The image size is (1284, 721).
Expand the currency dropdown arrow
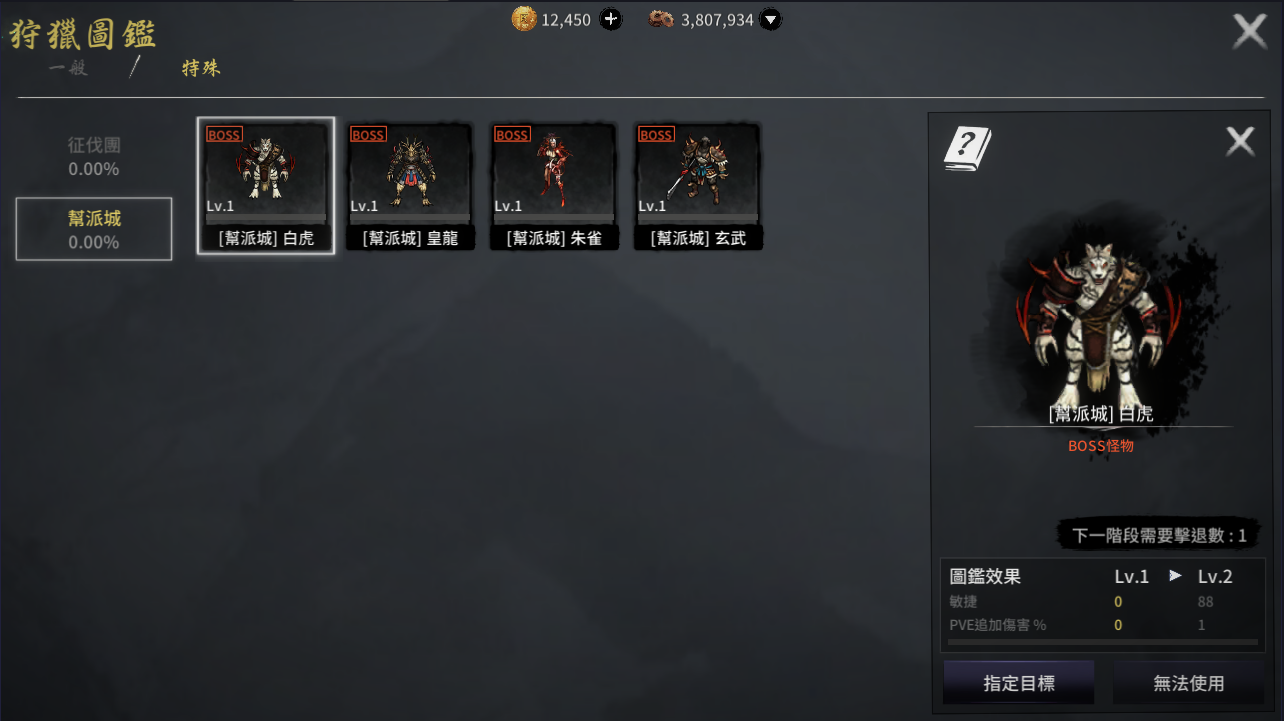coord(769,19)
